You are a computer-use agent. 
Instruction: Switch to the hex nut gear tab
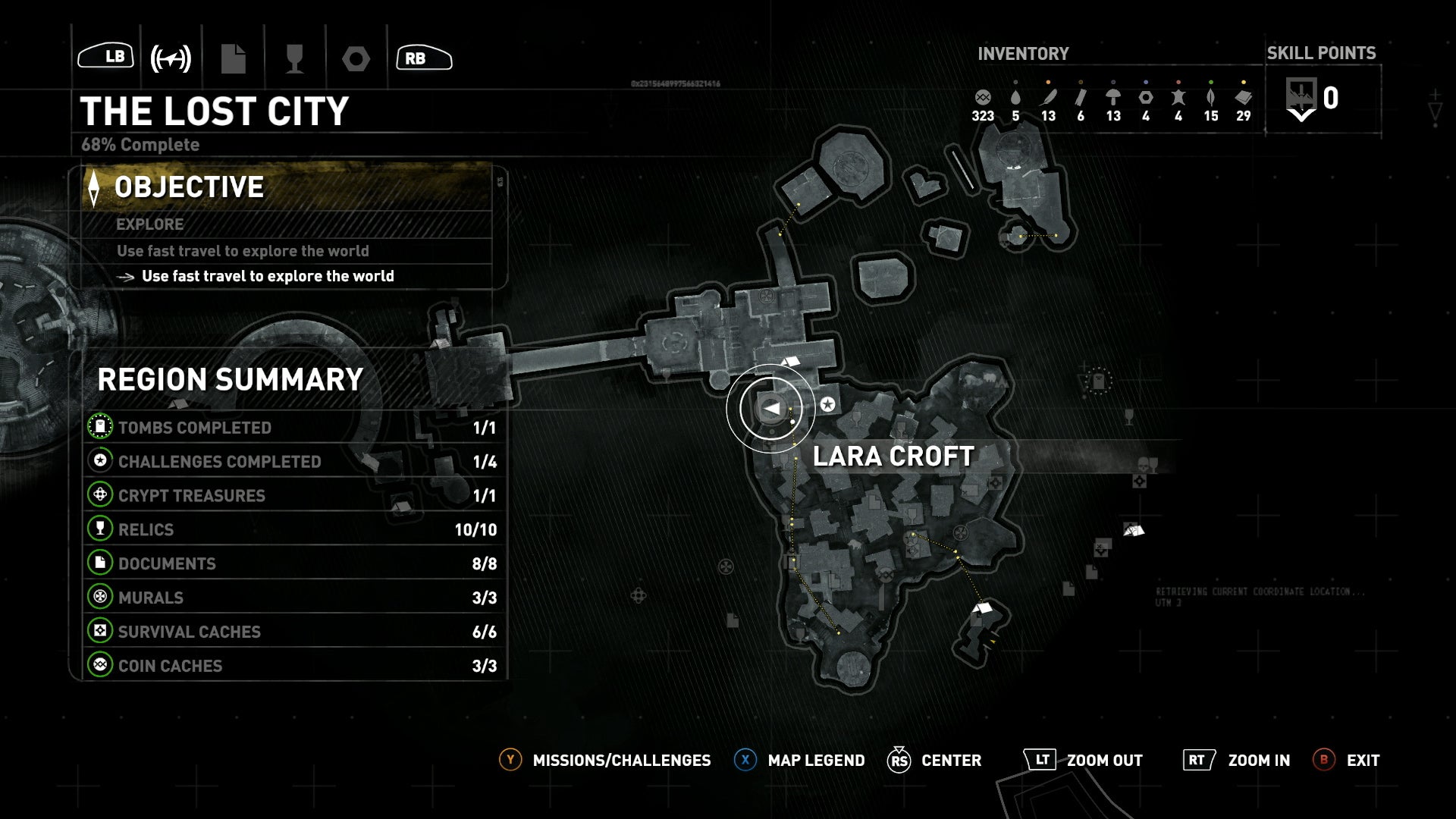[x=356, y=58]
